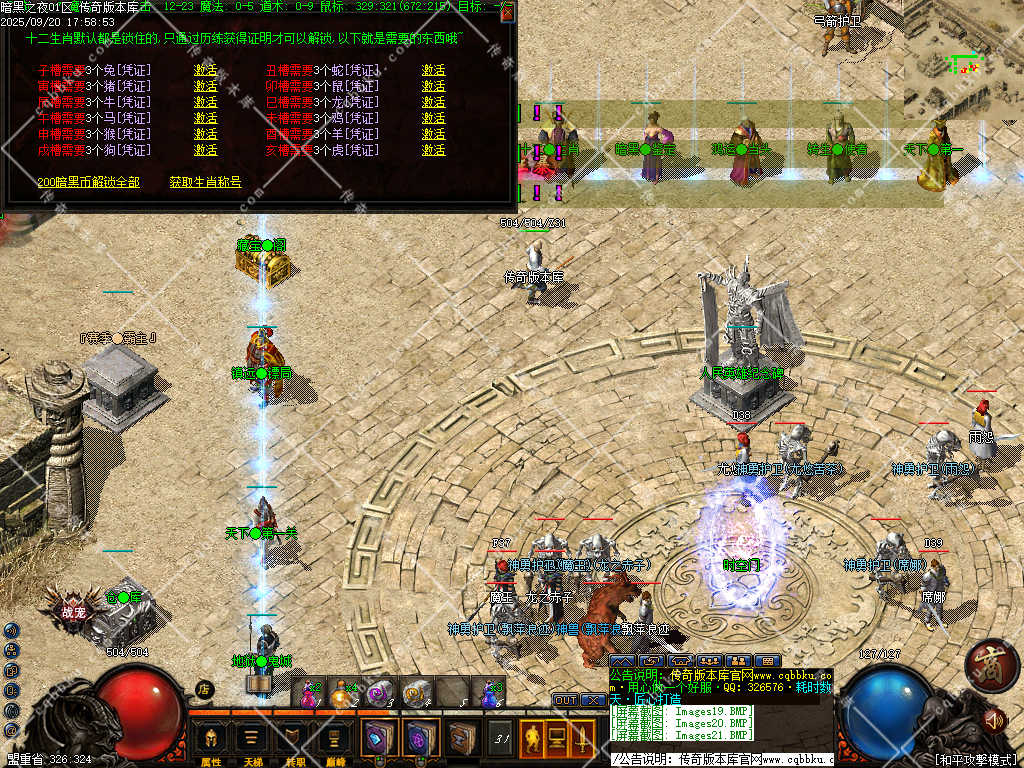Use the purple swirl scroll item
The width and height of the screenshot is (1024, 768).
tap(378, 691)
